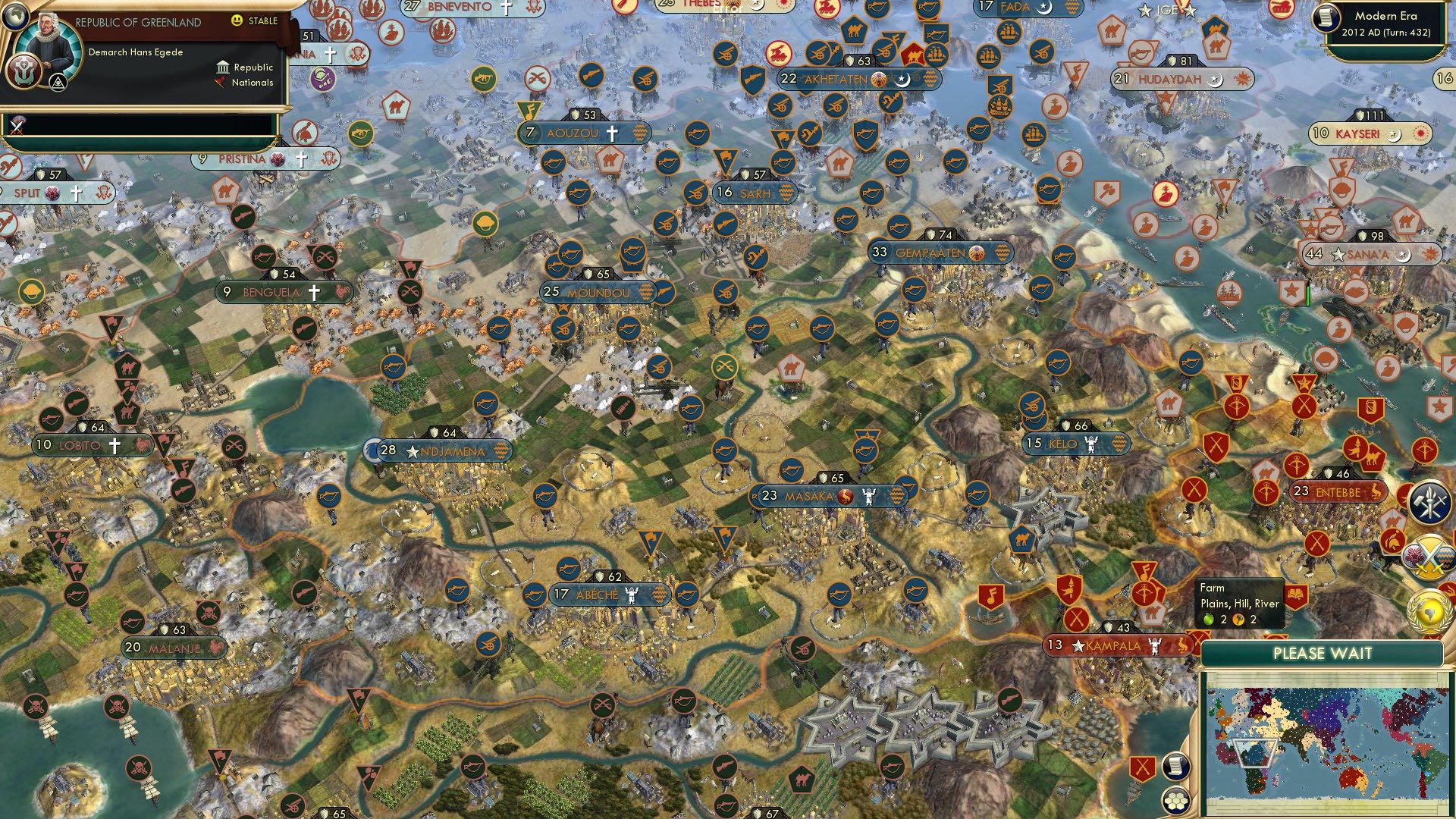Toggle the hex grid icon below the scroll button
1456x819 pixels.
[1176, 802]
